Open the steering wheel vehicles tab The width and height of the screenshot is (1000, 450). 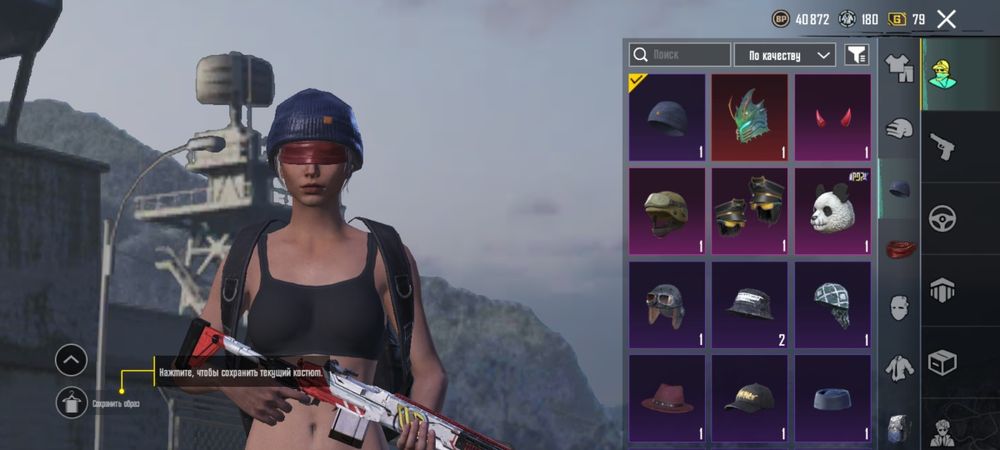[x=941, y=218]
